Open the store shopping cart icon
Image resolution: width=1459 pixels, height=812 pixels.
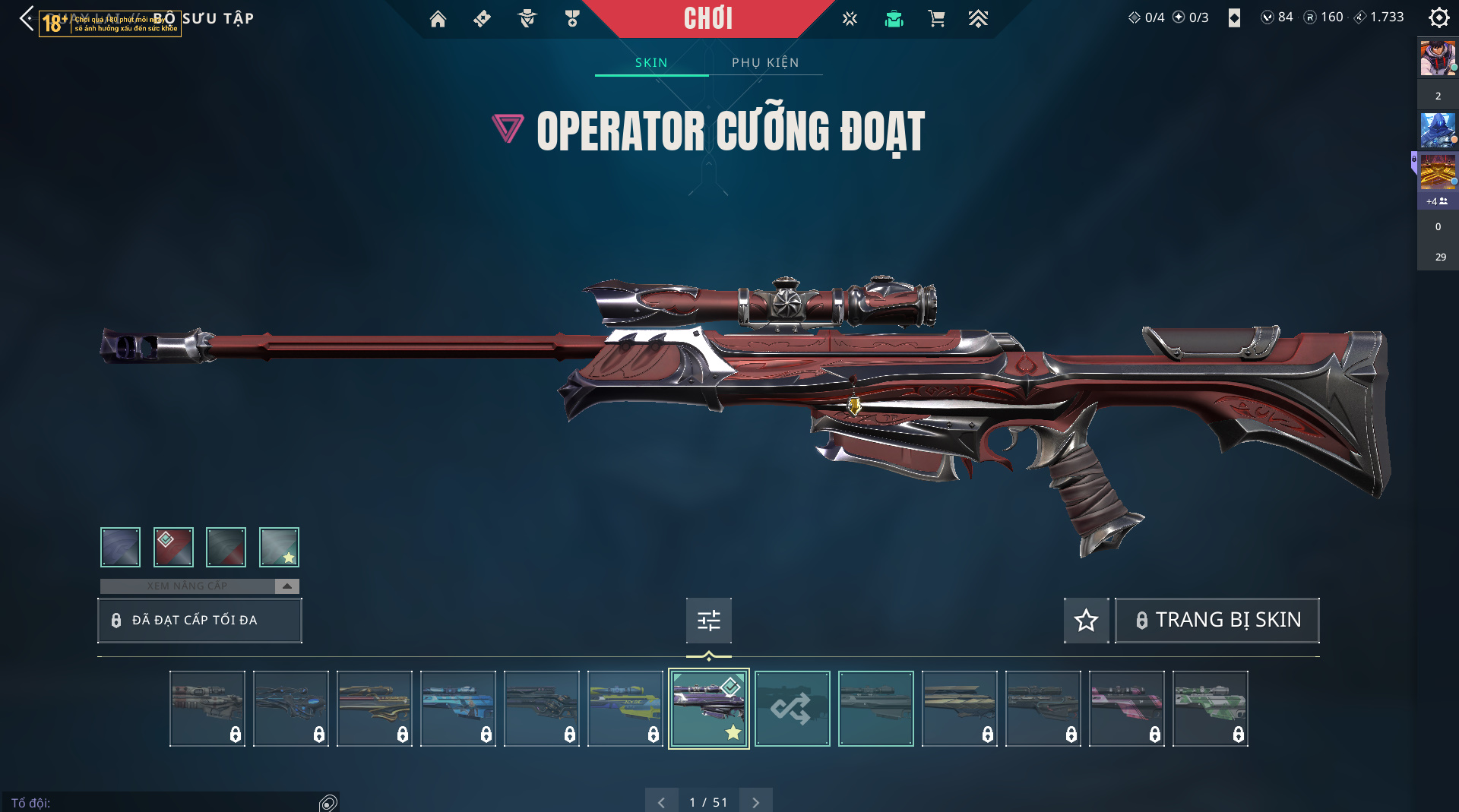point(936,19)
